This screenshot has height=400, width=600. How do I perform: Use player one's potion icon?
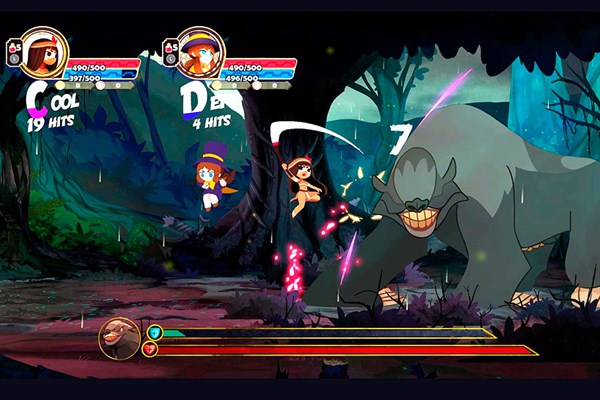click(12, 46)
